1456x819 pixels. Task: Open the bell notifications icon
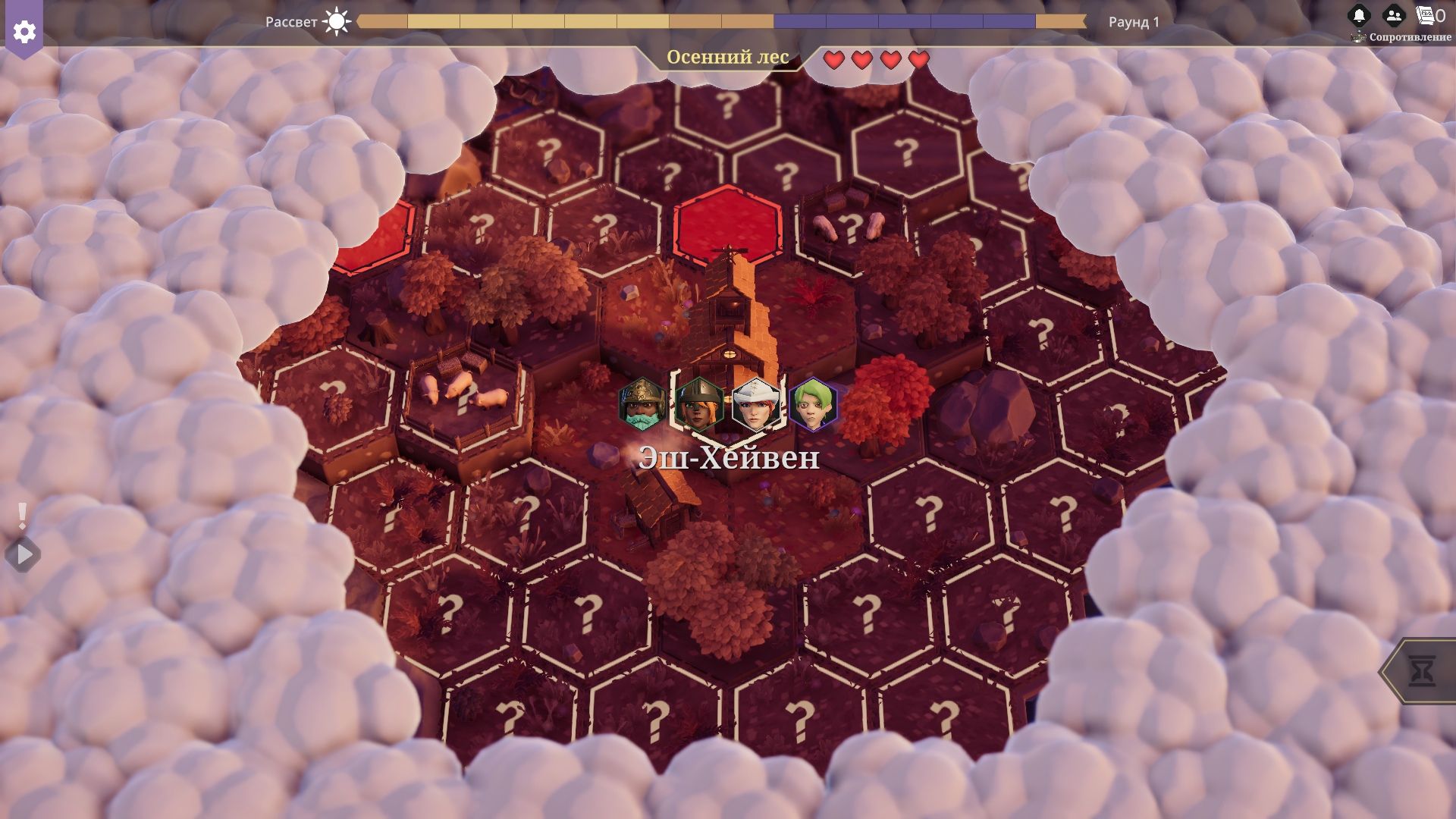(x=1358, y=15)
